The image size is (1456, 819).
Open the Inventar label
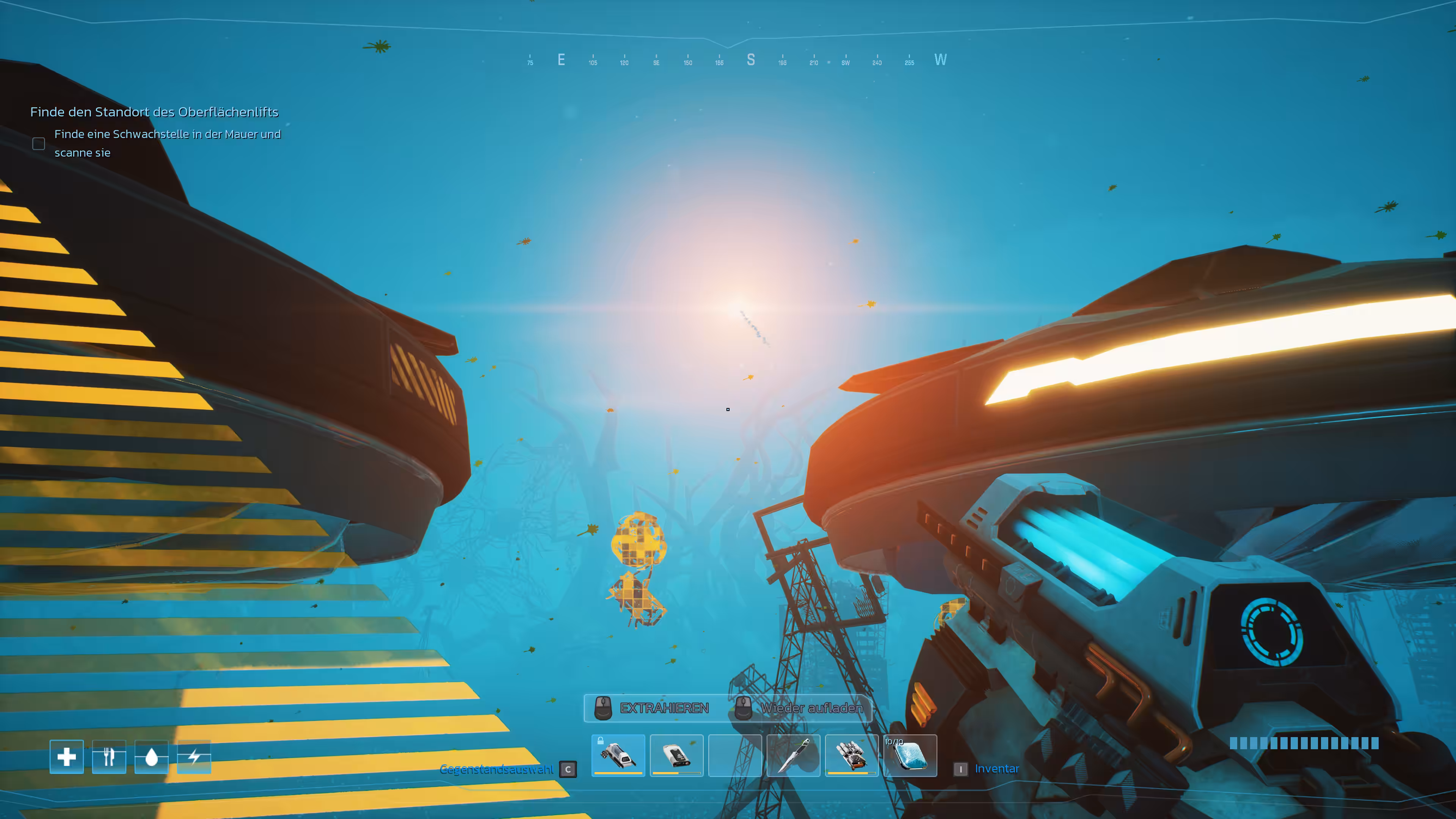996,769
